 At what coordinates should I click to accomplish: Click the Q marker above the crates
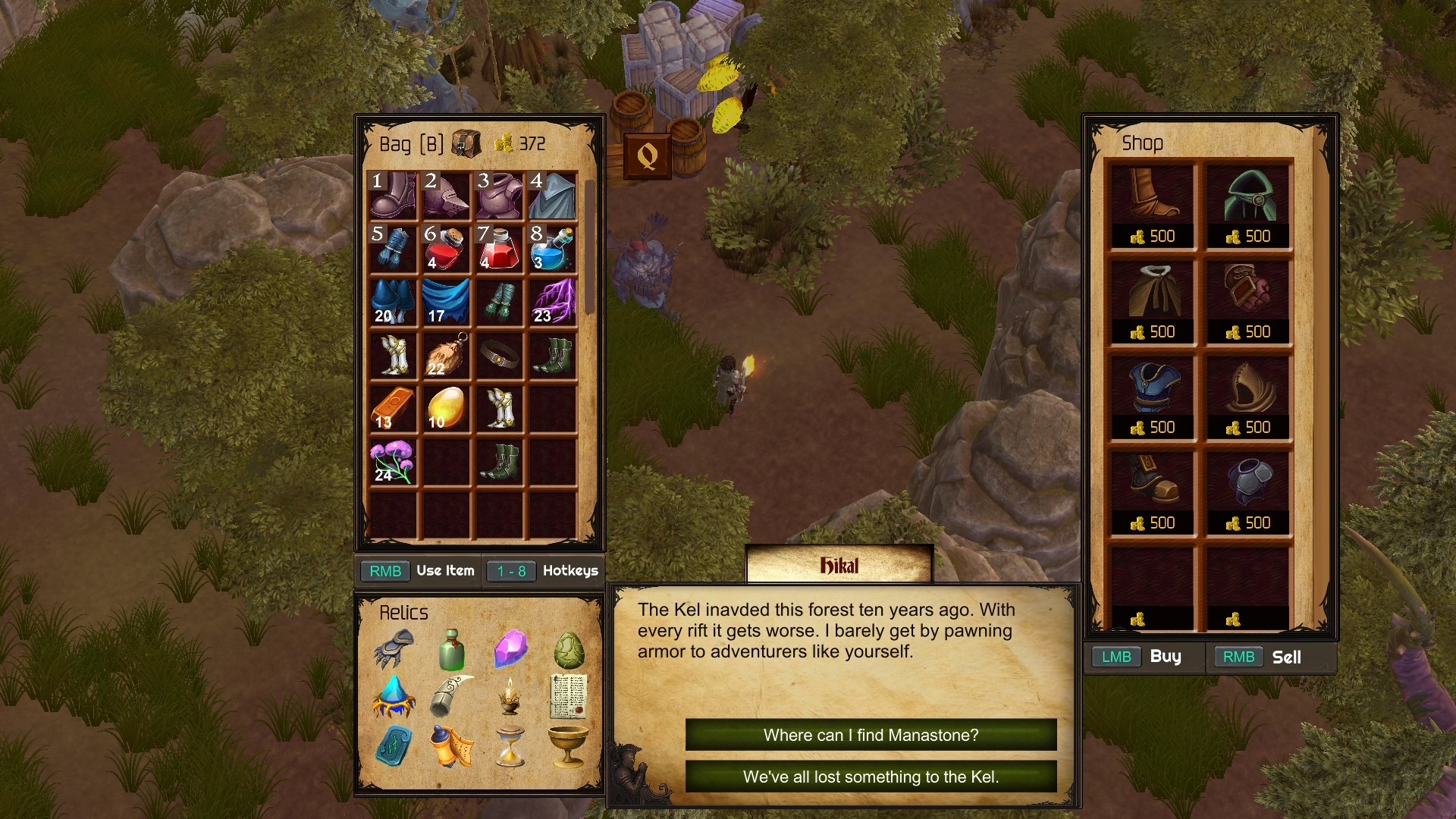pos(646,154)
